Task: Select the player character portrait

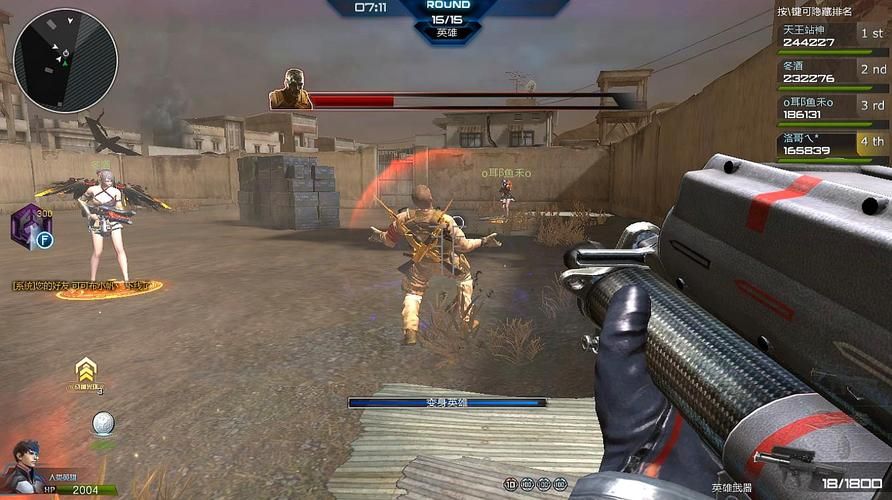Action: coord(27,467)
